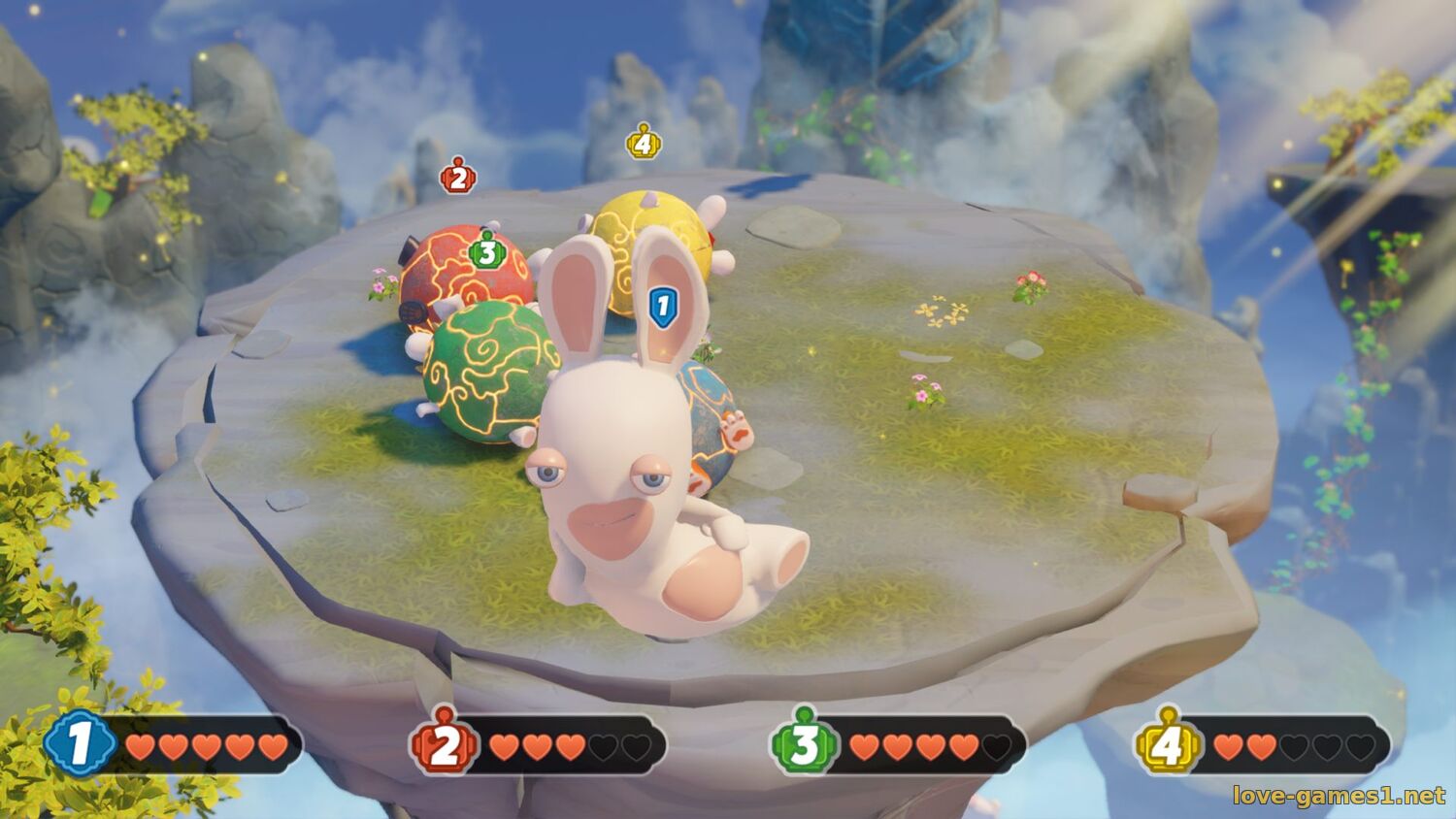Click the yellow player 4 badge beside the hearts
This screenshot has width=1456, height=819.
tap(1168, 744)
